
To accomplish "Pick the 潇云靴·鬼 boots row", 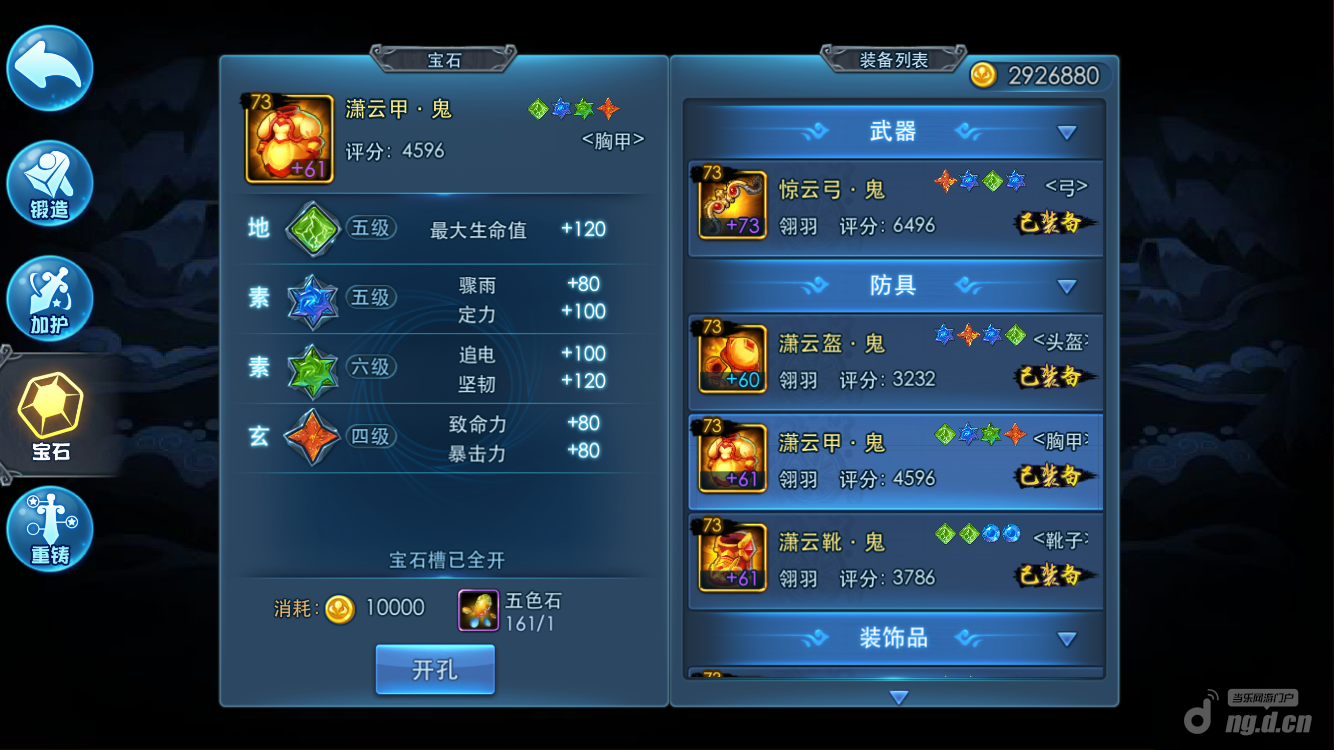I will click(896, 559).
